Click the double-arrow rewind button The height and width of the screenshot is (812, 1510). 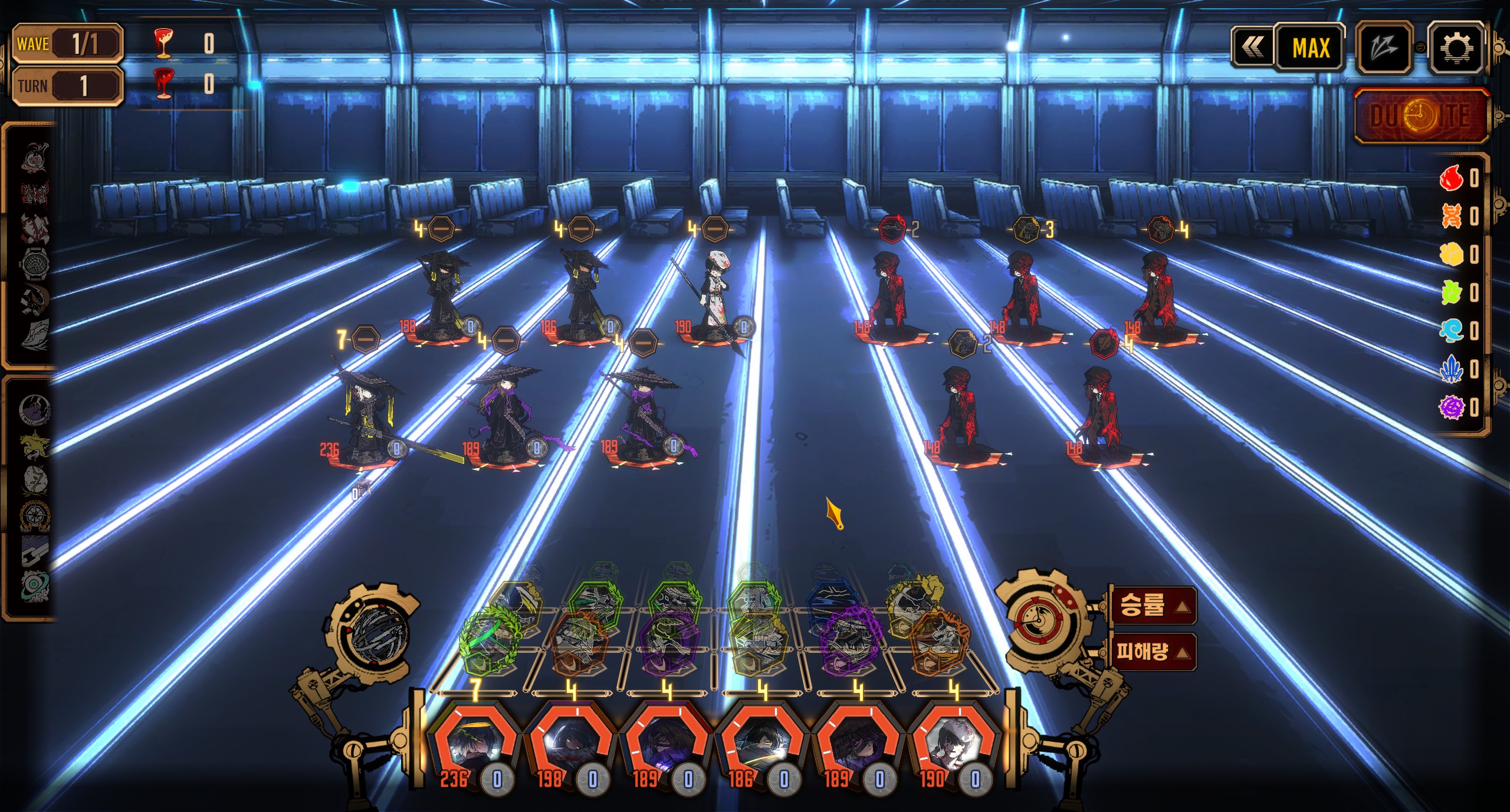coord(1253,48)
